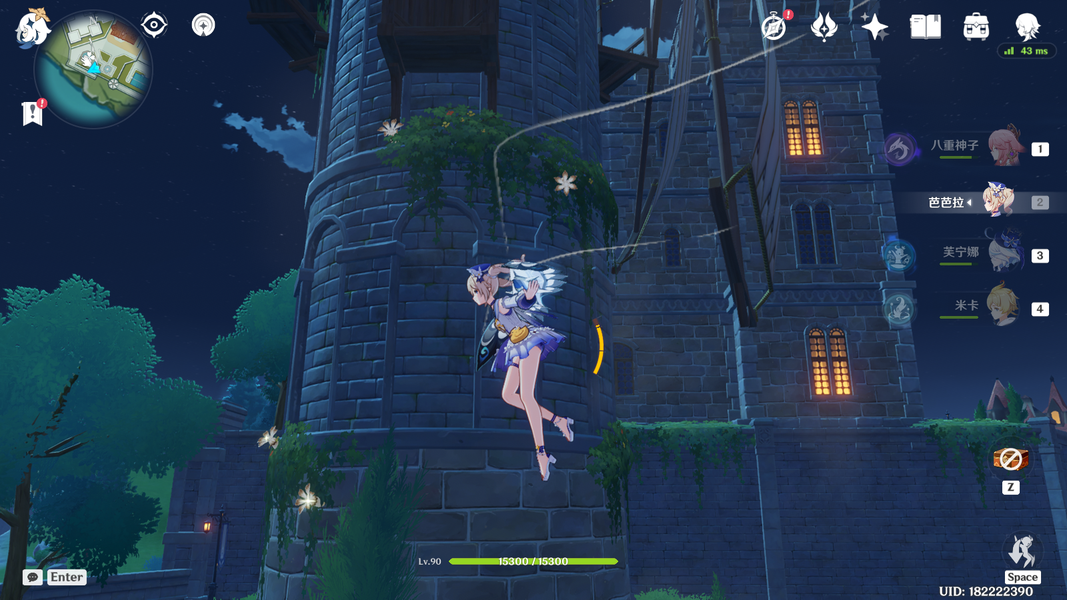Open the compass events icon

[774, 27]
